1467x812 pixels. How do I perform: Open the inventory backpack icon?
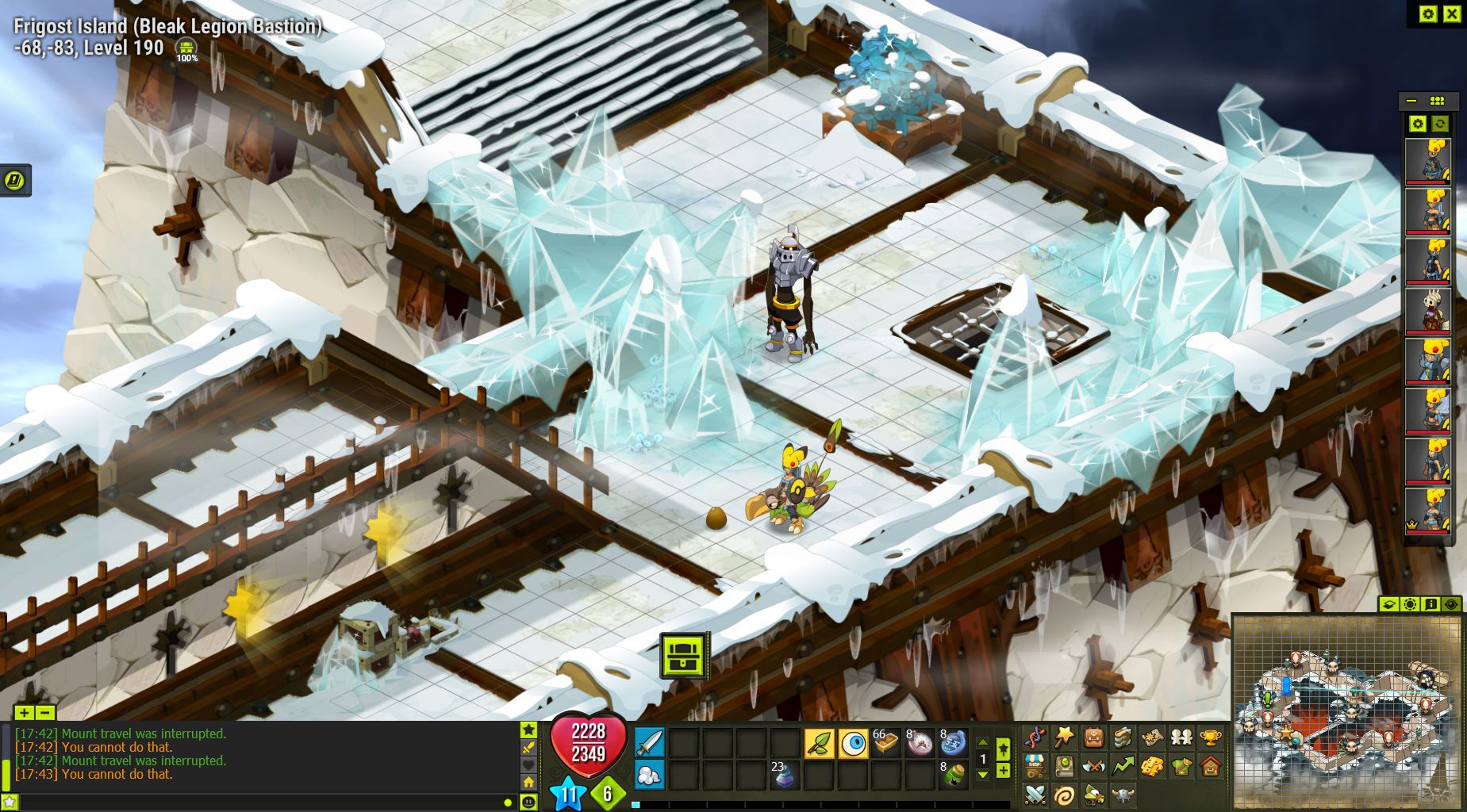coord(1093,739)
